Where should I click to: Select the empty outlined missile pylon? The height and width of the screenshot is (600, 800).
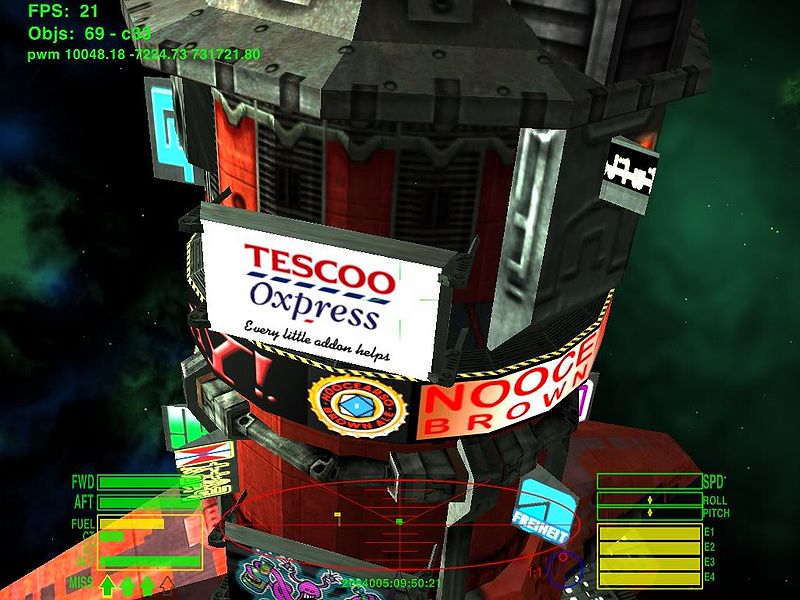(168, 583)
